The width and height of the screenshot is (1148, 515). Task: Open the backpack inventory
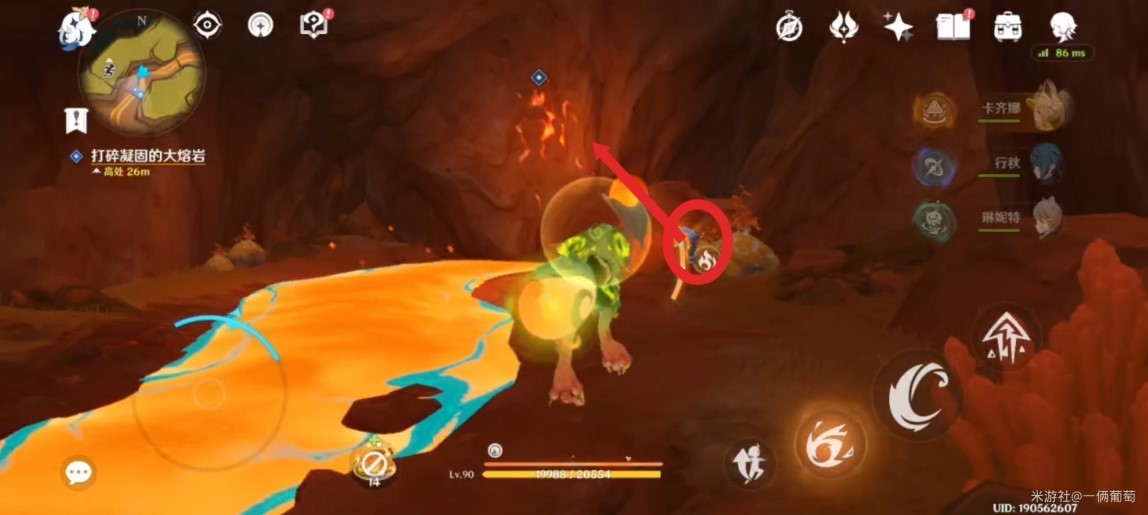pos(1008,27)
